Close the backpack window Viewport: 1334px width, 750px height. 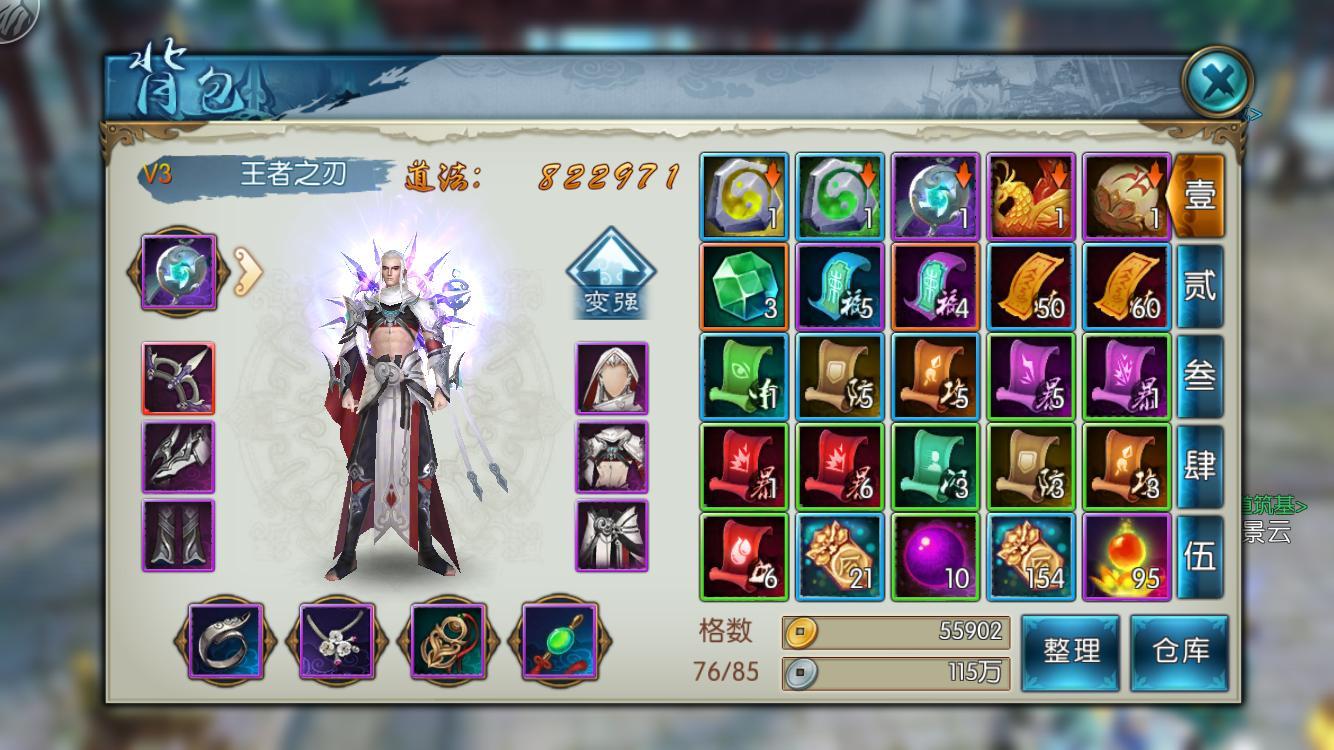(1217, 82)
